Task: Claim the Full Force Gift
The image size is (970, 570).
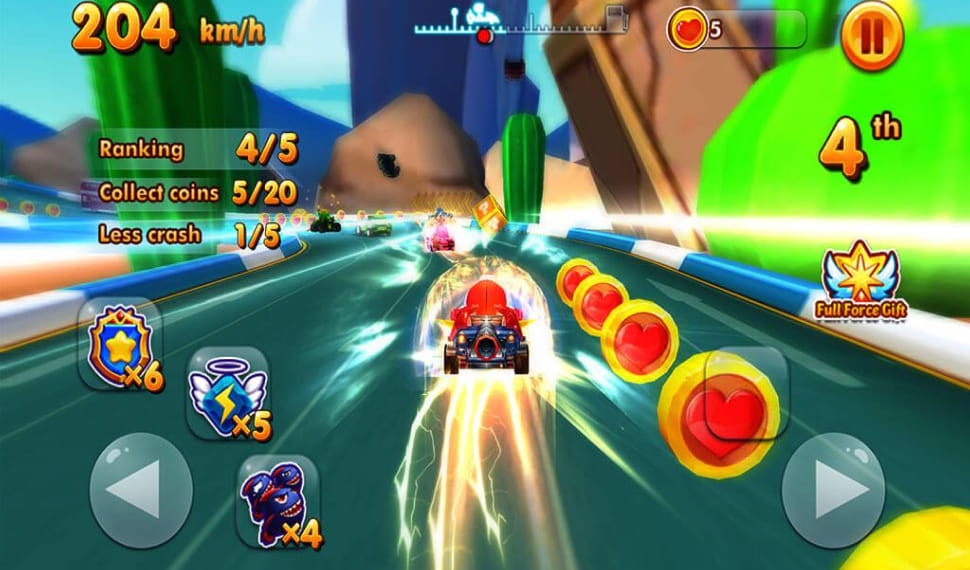Action: coord(860,281)
